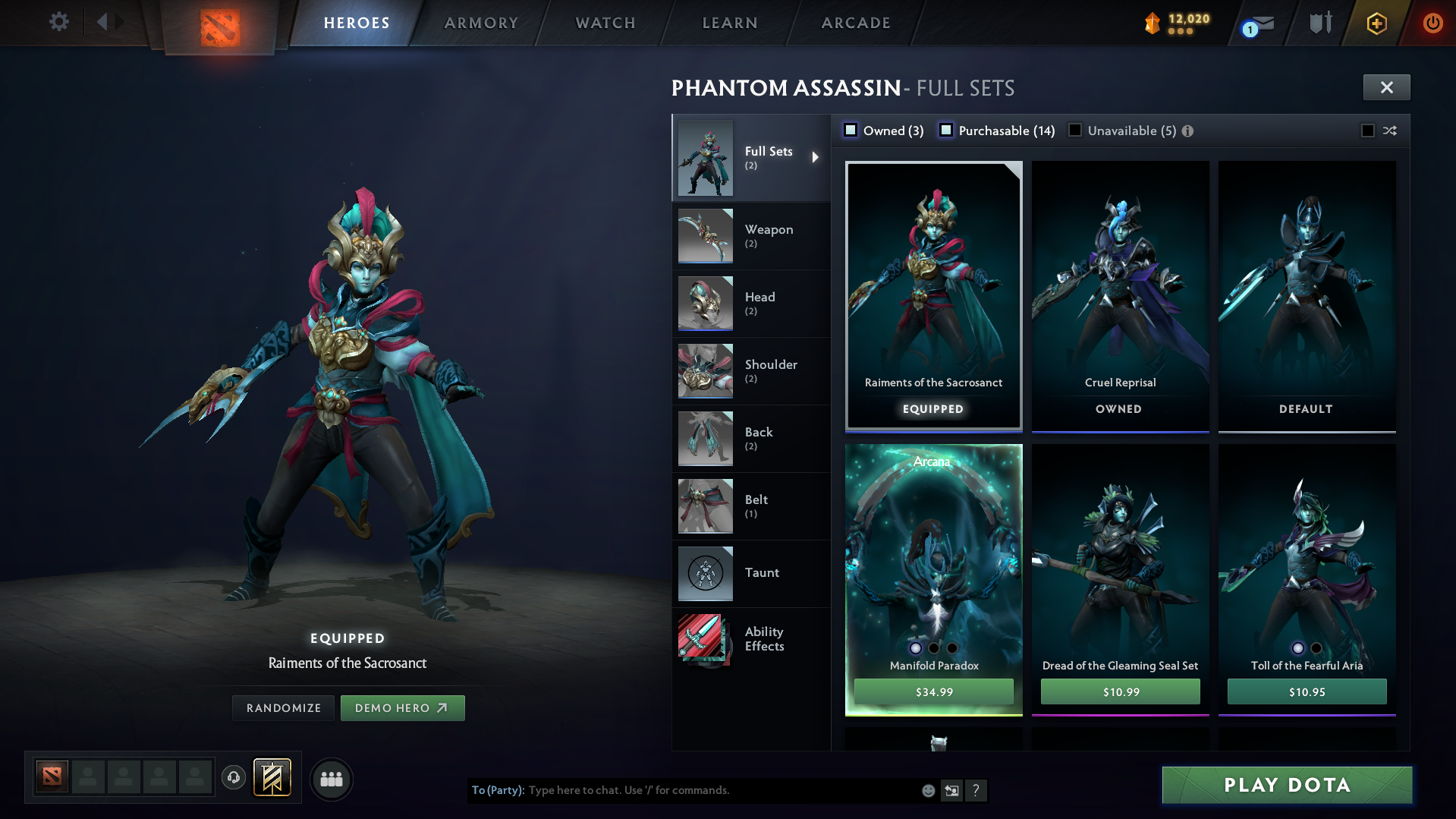The height and width of the screenshot is (819, 1456).
Task: Toggle the Owned (3) filter checkbox
Action: coord(851,130)
